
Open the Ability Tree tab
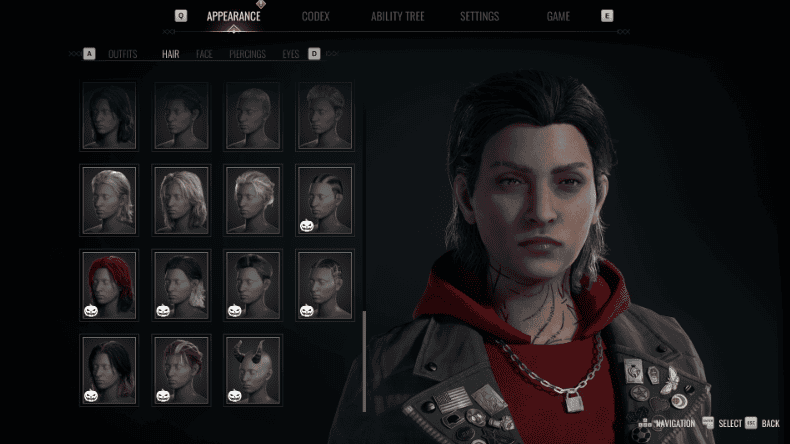tap(399, 17)
